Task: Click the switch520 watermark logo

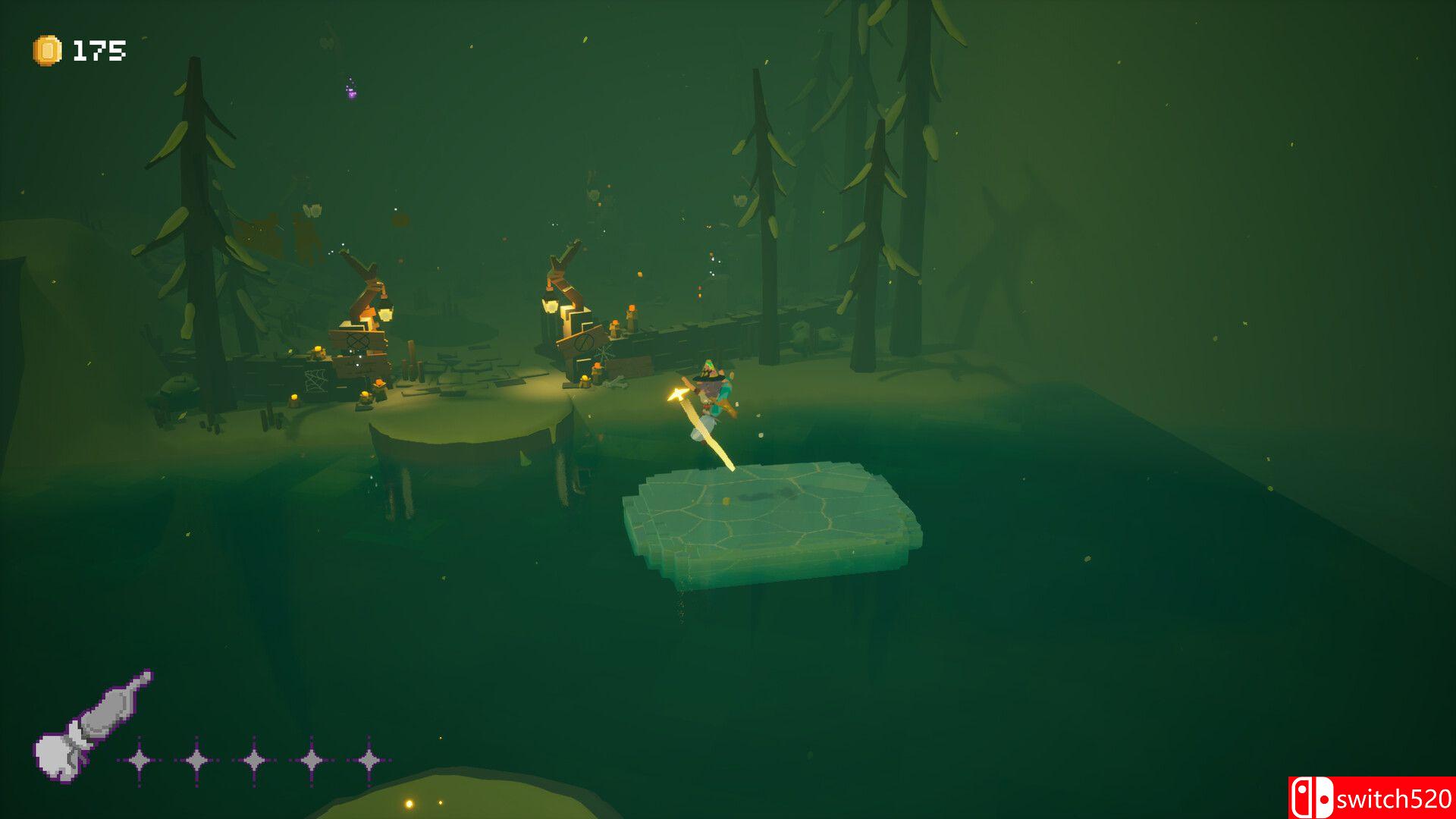Action: point(1371,798)
